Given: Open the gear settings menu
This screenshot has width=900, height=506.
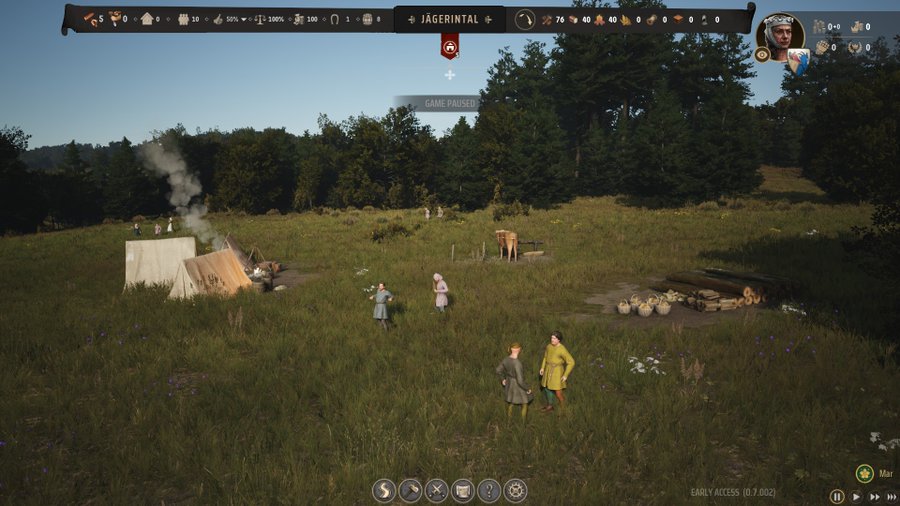Looking at the screenshot, I should pyautogui.click(x=515, y=491).
